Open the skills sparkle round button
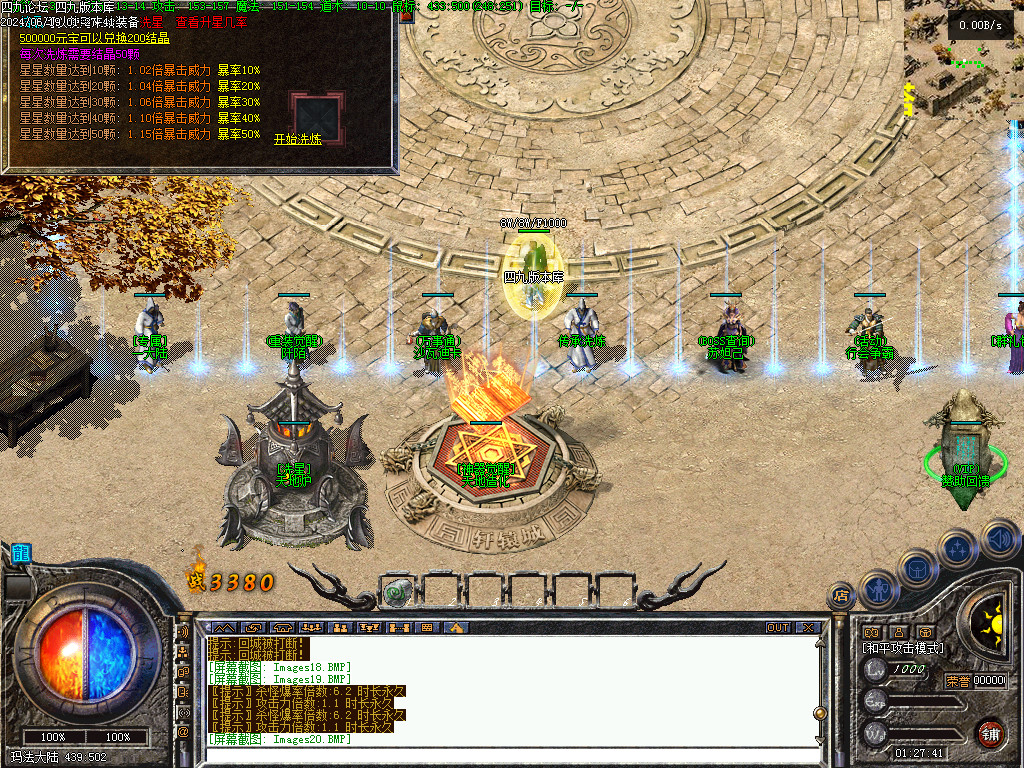 958,549
